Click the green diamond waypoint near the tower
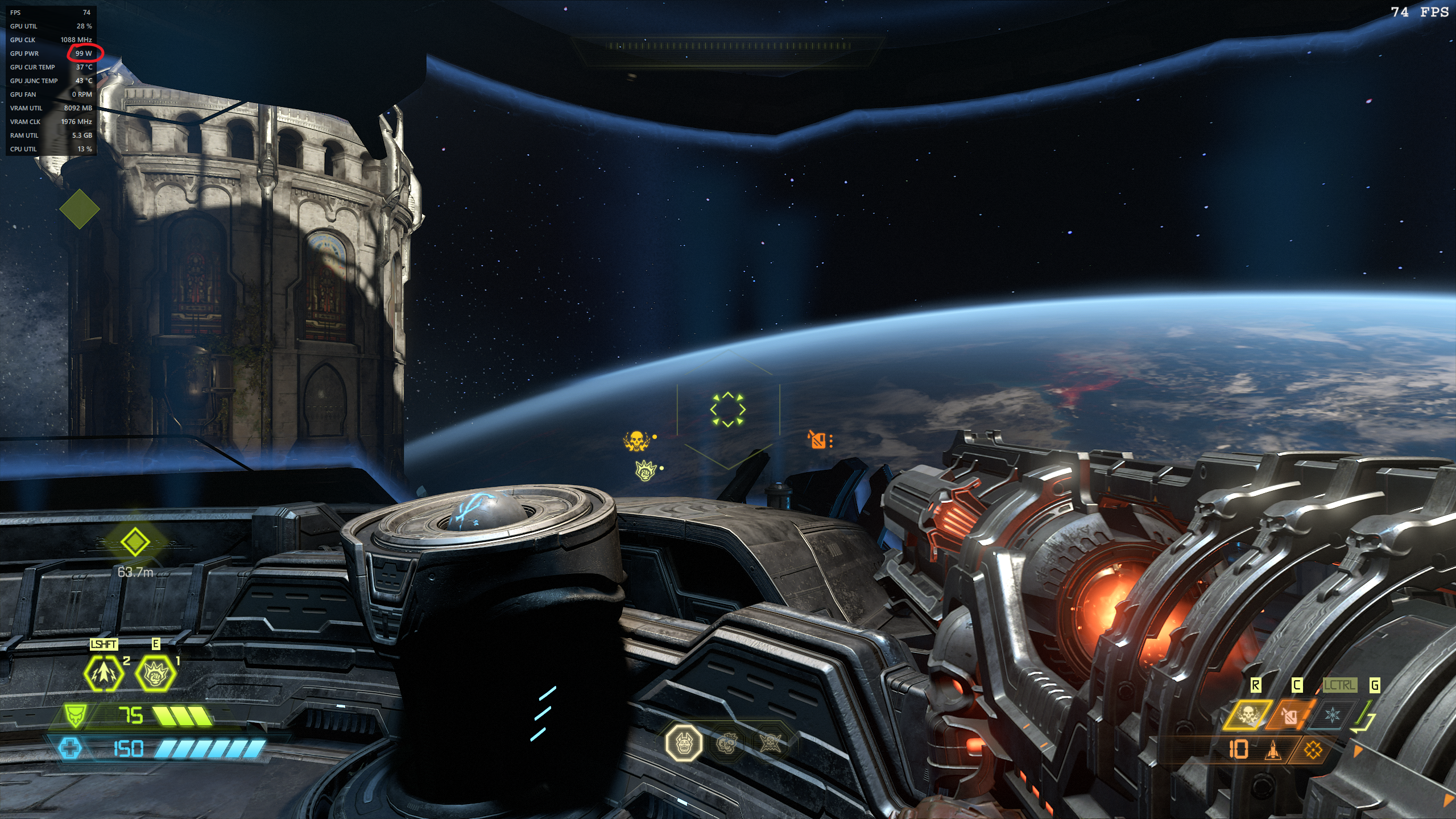 [x=80, y=209]
